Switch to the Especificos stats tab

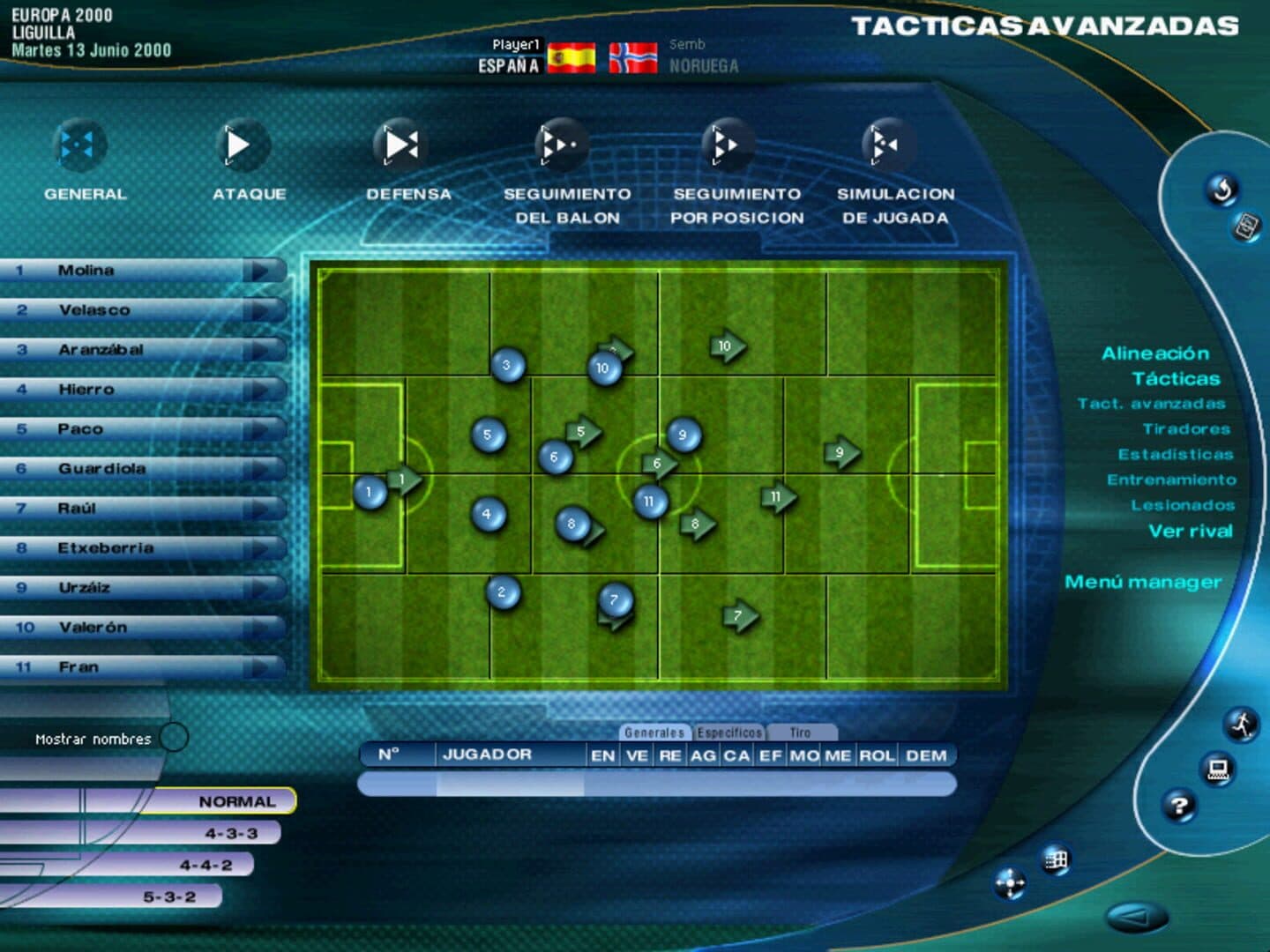click(728, 733)
